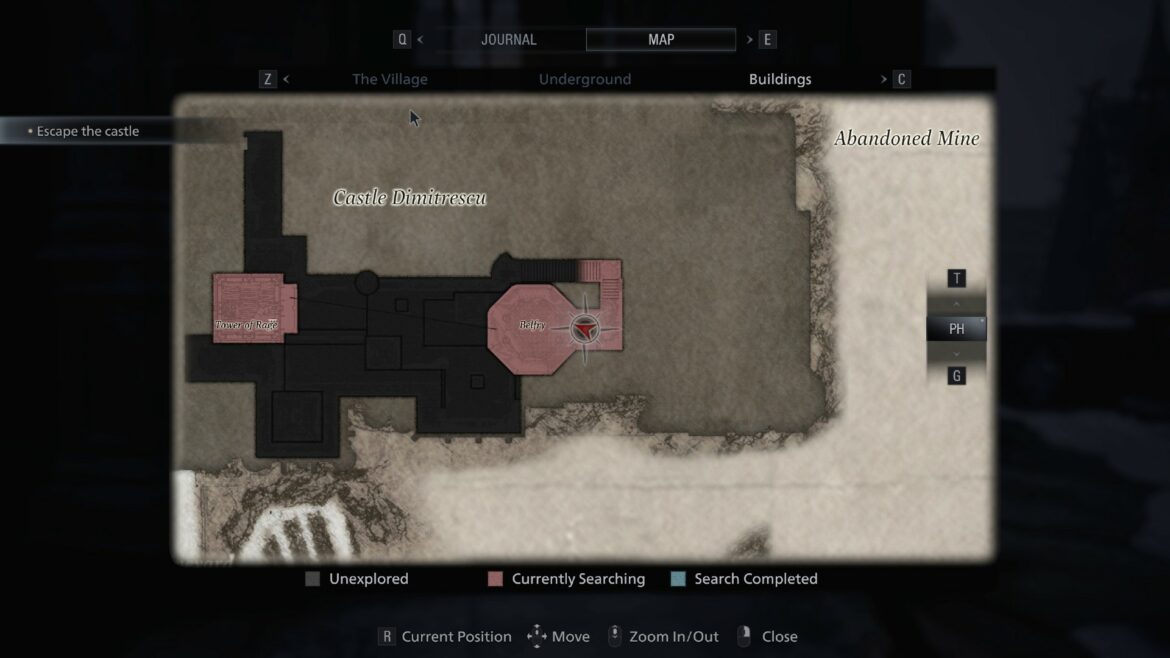Image resolution: width=1170 pixels, height=658 pixels.
Task: Select the Map tab
Action: point(661,40)
